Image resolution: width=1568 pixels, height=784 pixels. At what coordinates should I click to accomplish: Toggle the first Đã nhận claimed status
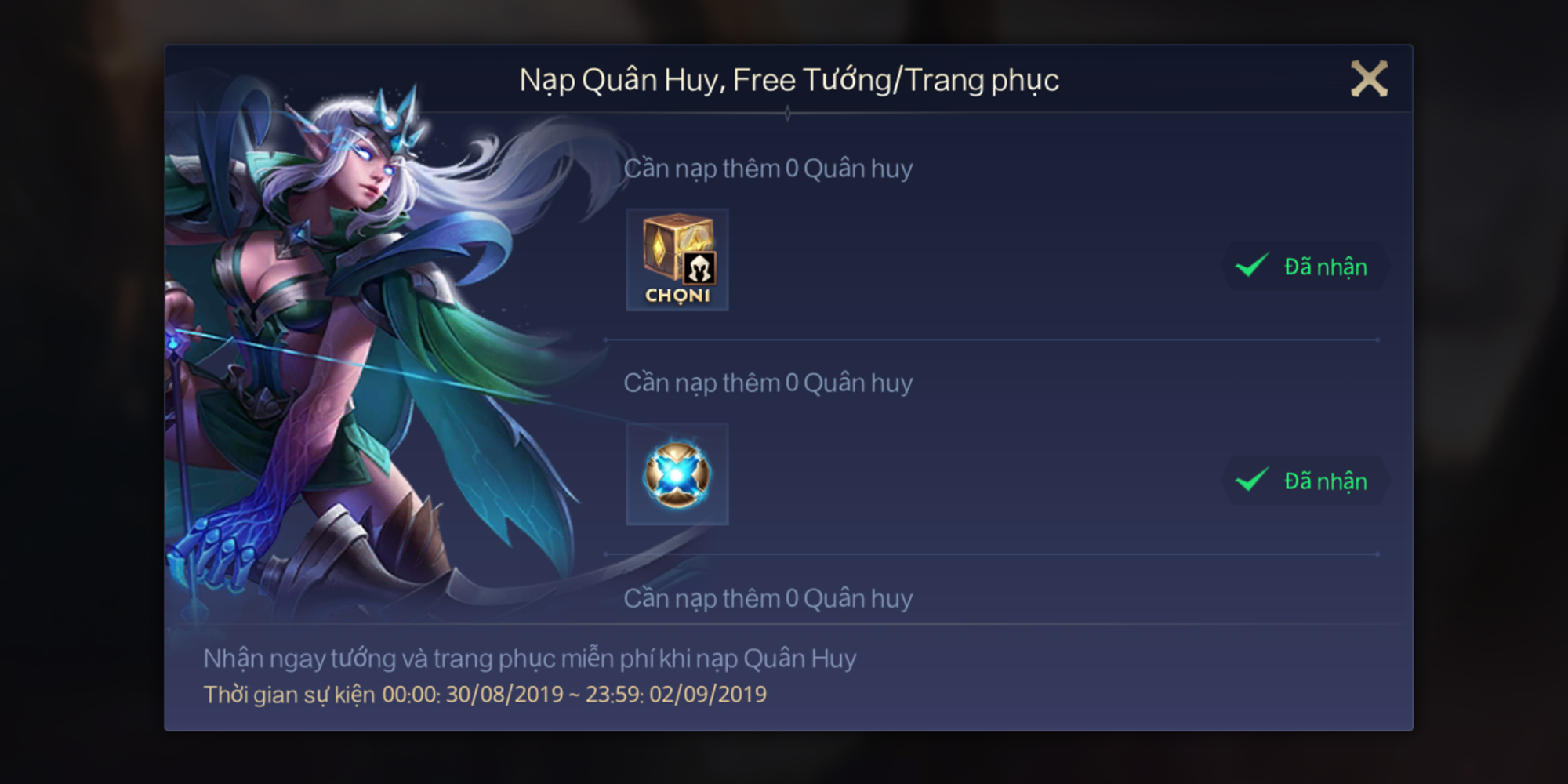1305,267
